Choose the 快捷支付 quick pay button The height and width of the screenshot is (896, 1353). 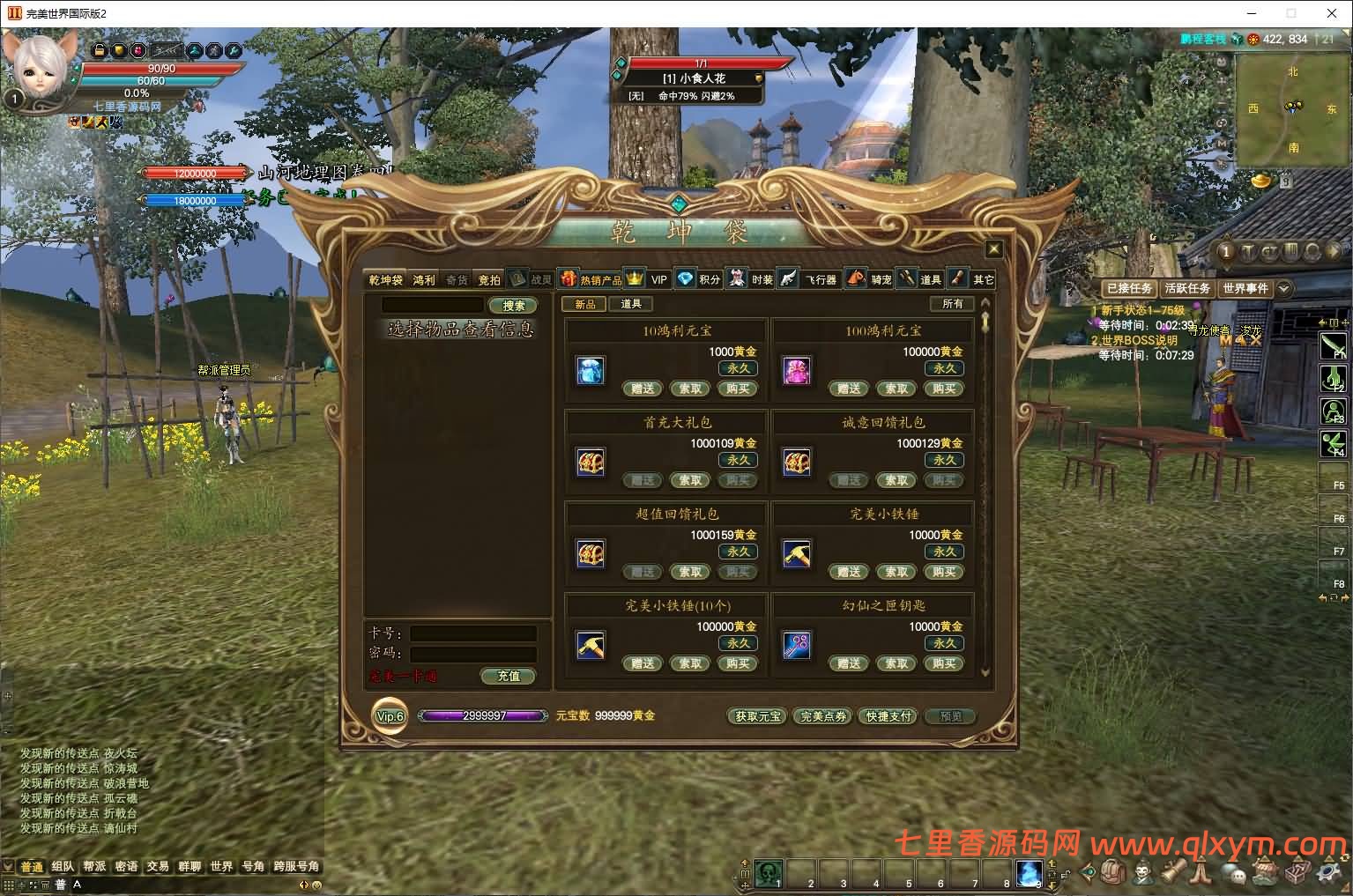point(888,716)
